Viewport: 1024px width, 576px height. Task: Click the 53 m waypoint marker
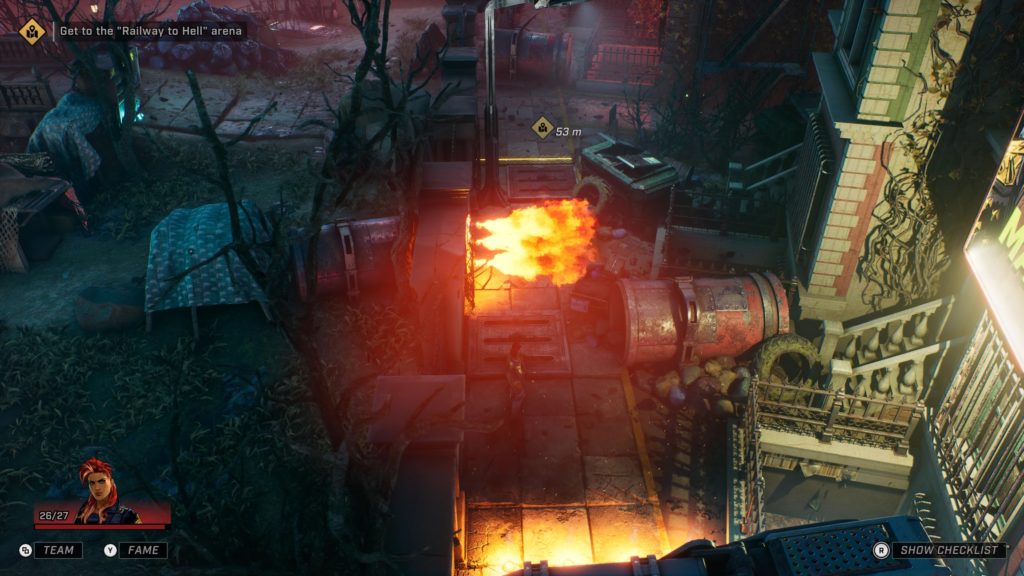[543, 128]
